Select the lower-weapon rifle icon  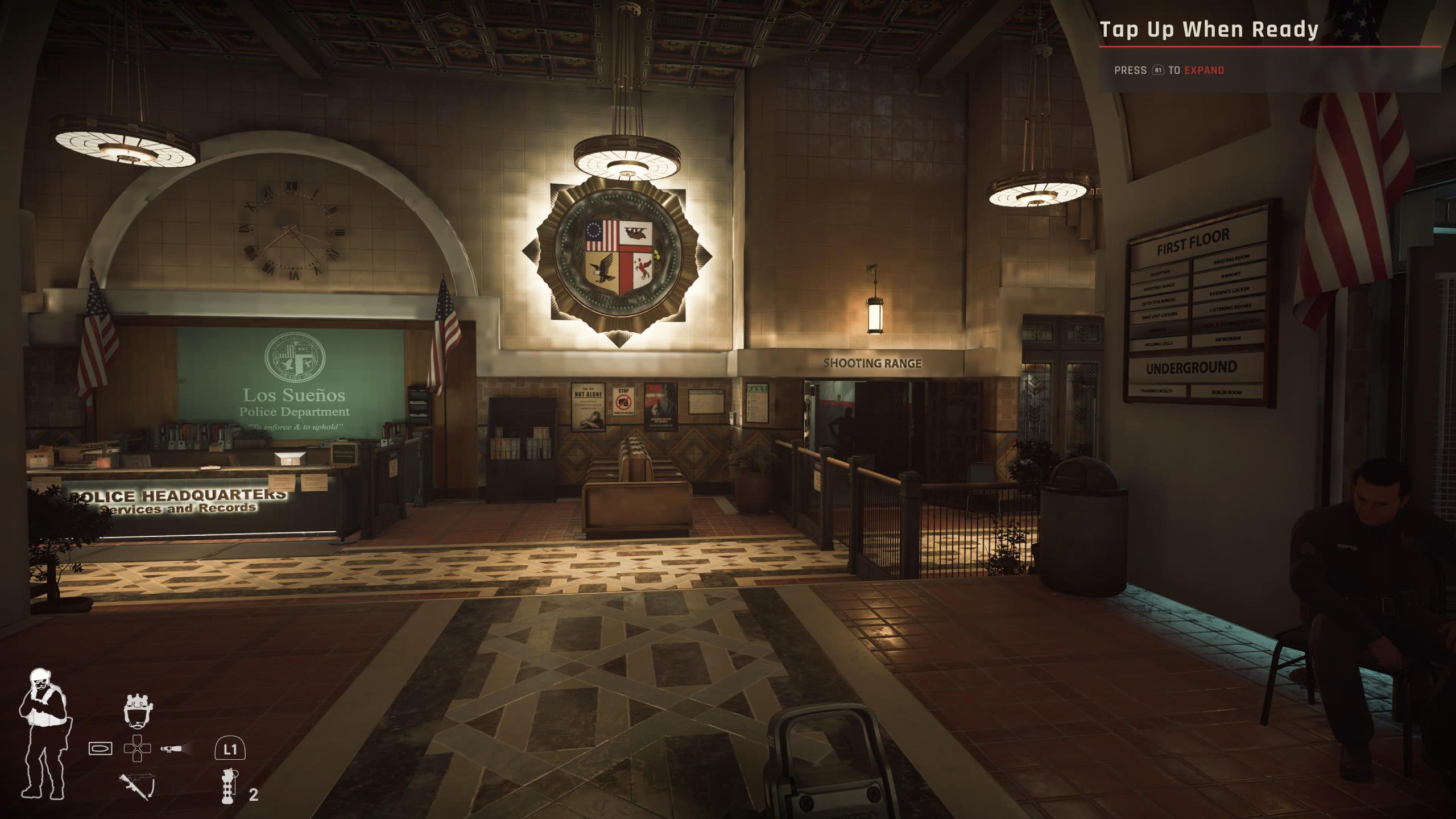136,785
